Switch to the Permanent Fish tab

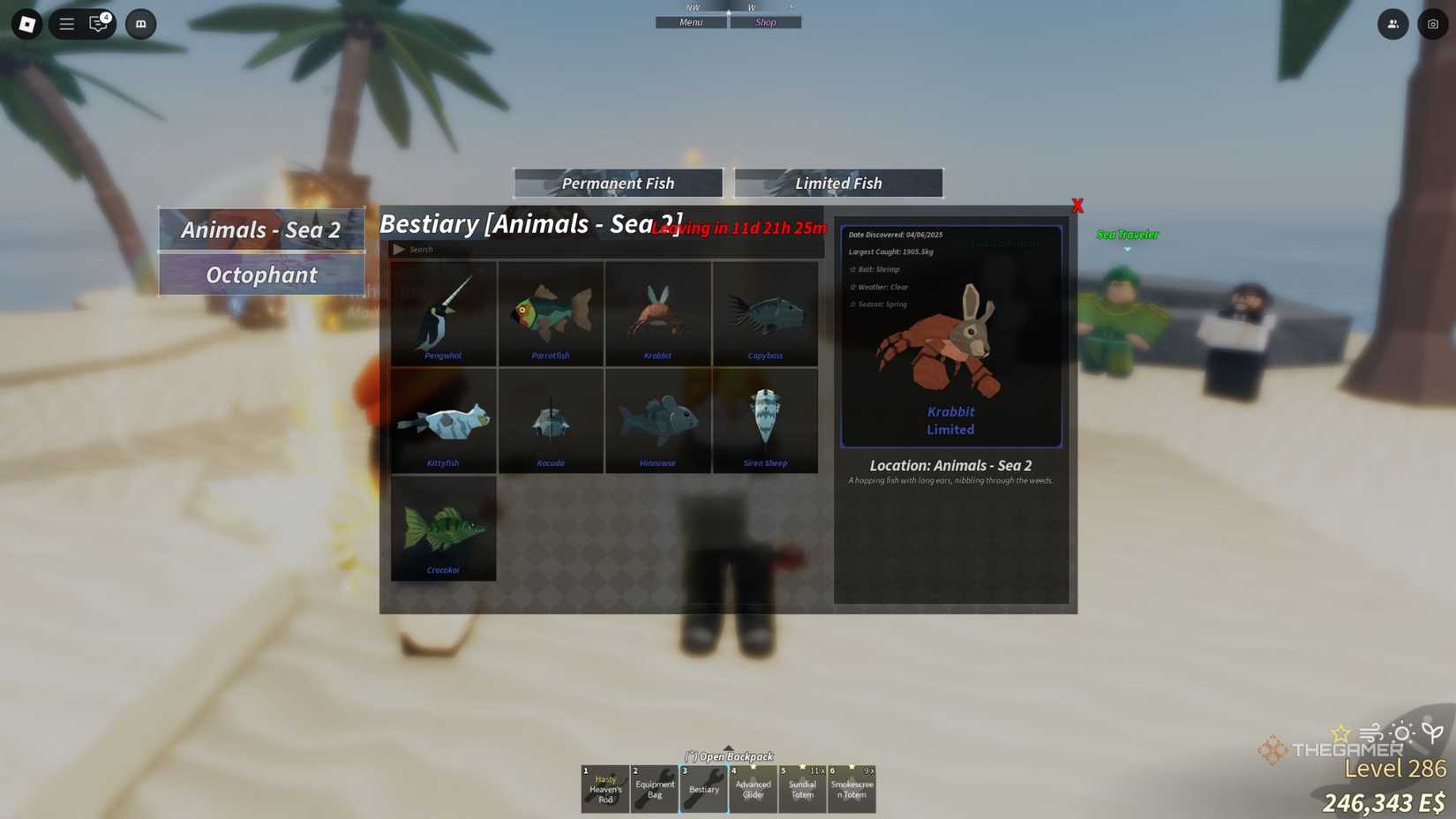[x=617, y=183]
